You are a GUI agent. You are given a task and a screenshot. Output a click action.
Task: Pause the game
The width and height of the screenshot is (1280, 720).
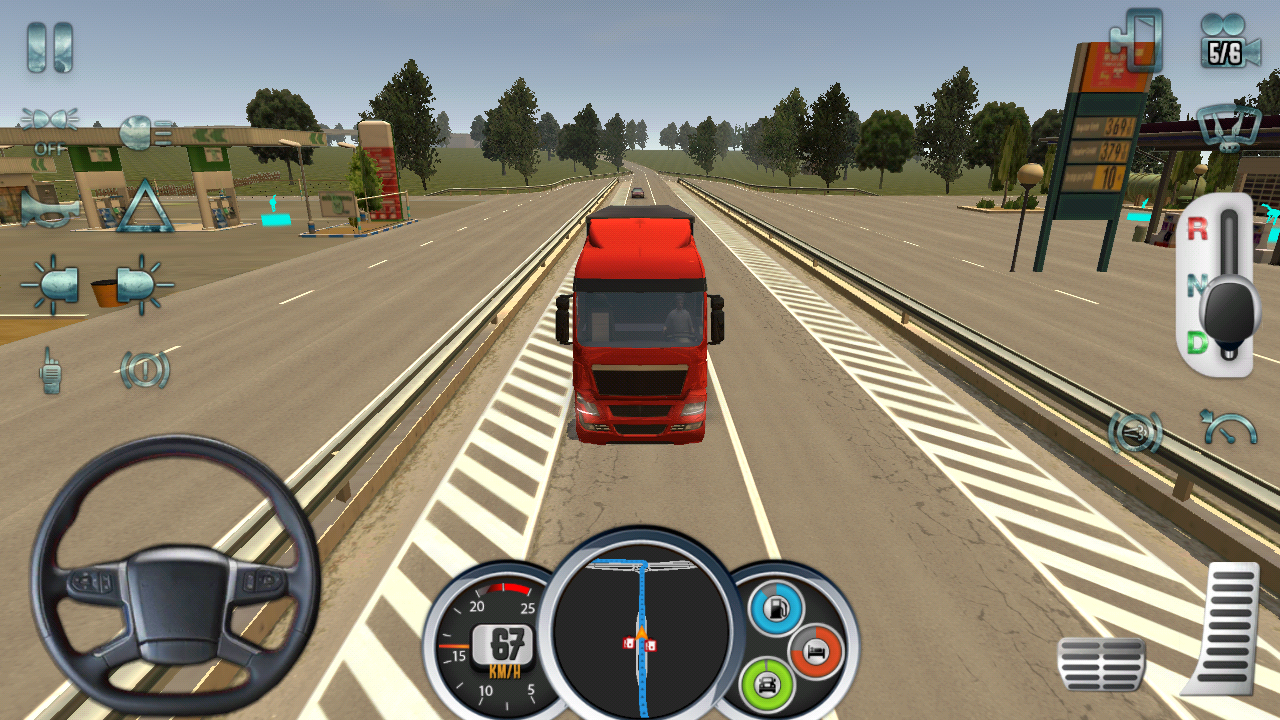[49, 47]
